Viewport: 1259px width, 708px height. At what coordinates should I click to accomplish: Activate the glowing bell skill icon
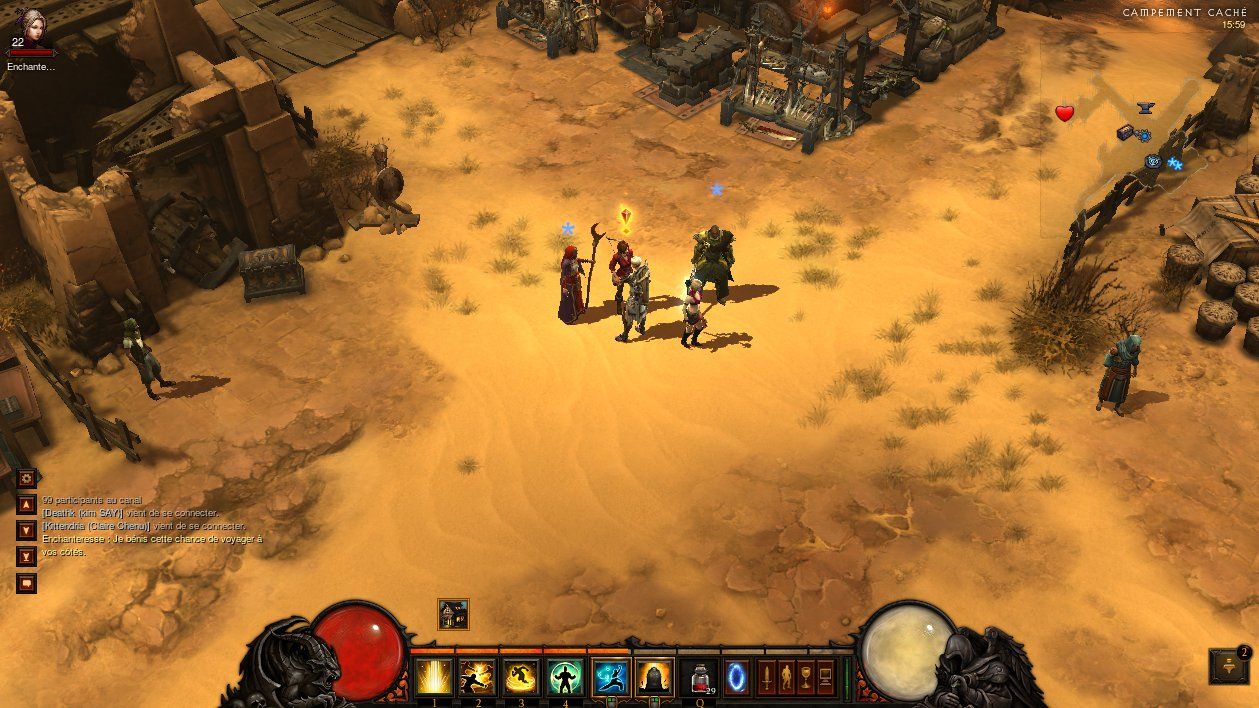coord(655,677)
